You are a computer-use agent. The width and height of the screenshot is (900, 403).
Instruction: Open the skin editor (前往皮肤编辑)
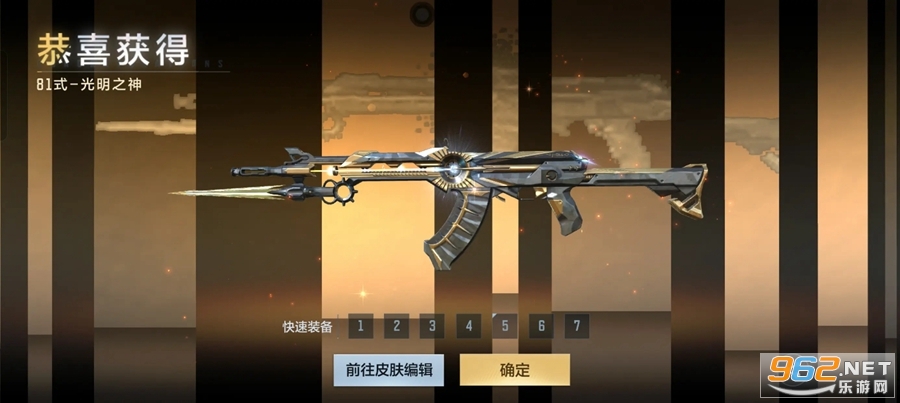(x=389, y=370)
